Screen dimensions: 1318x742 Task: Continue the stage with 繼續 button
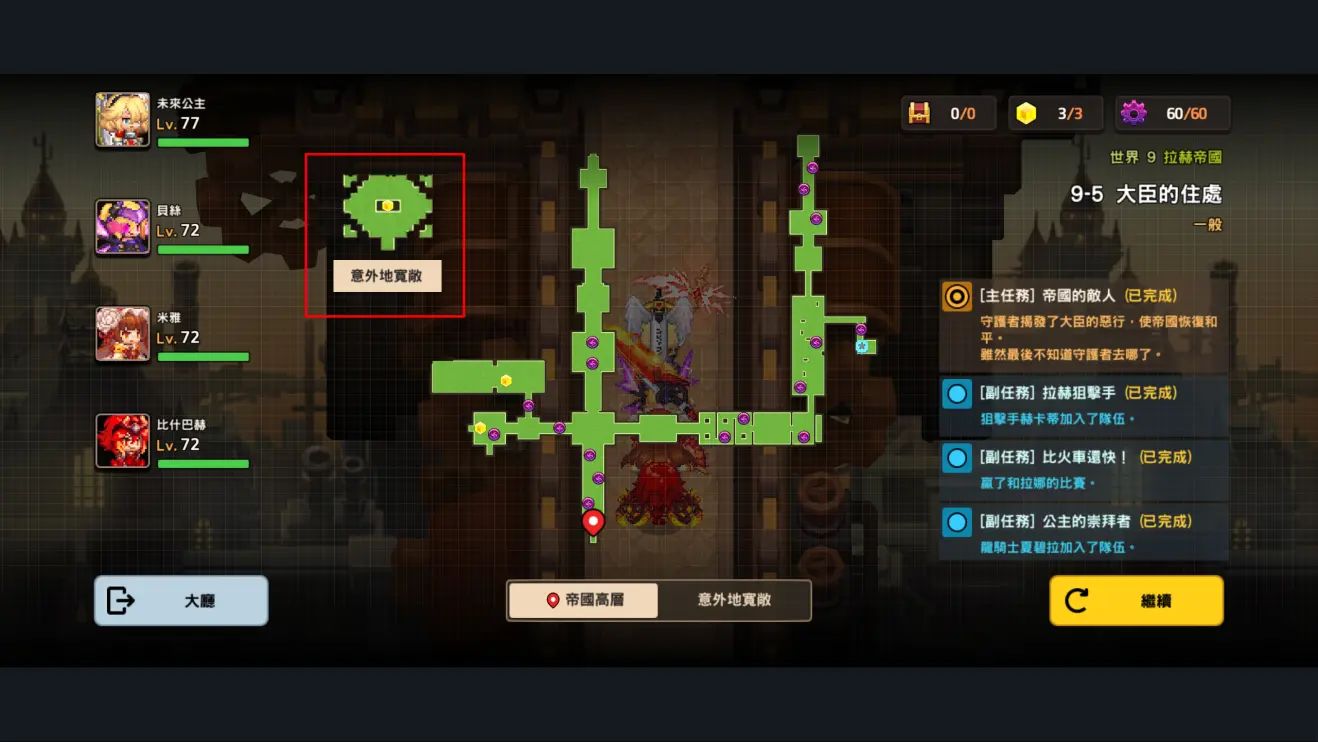point(1136,601)
